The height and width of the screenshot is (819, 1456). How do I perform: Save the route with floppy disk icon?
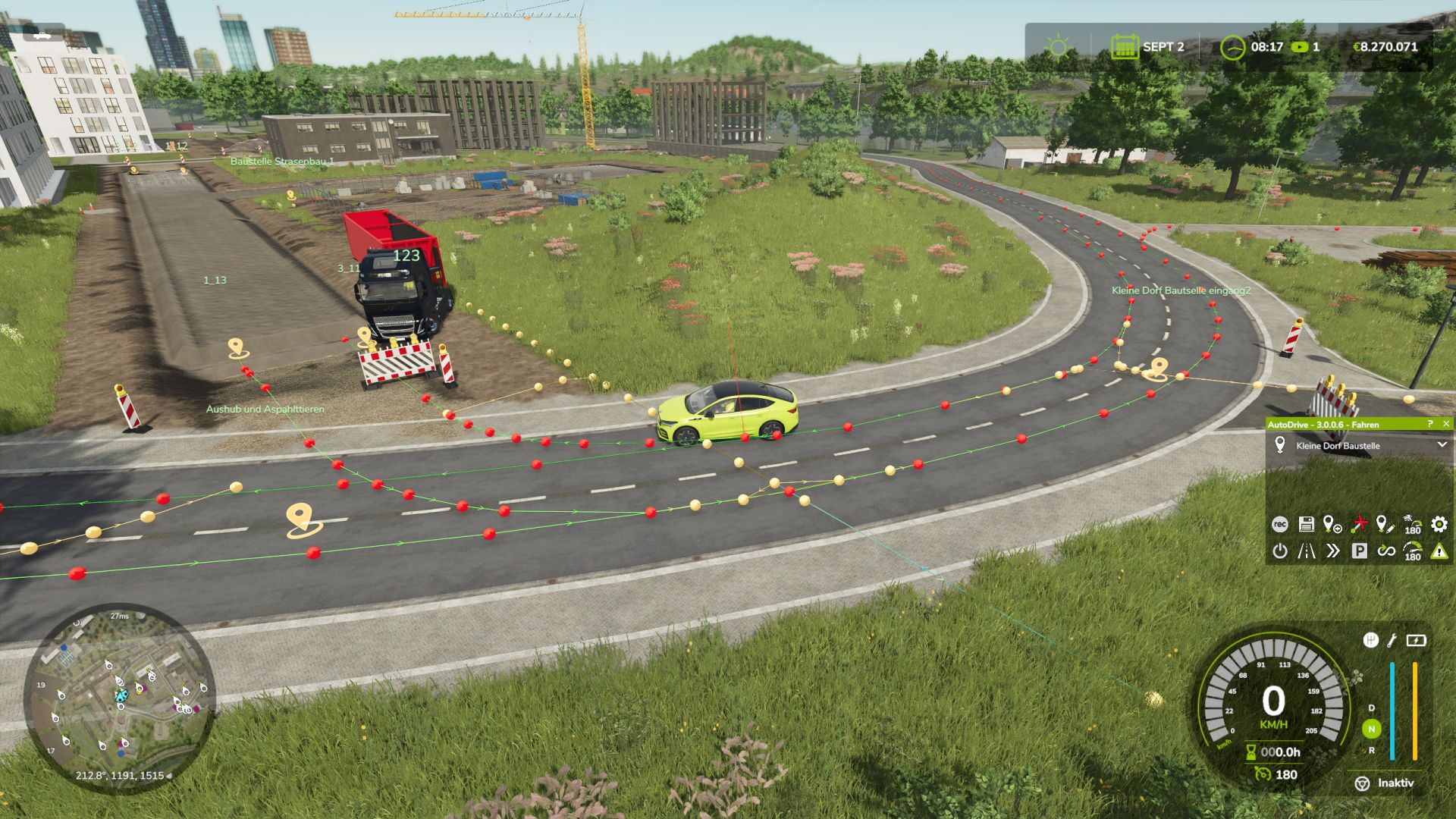point(1306,524)
